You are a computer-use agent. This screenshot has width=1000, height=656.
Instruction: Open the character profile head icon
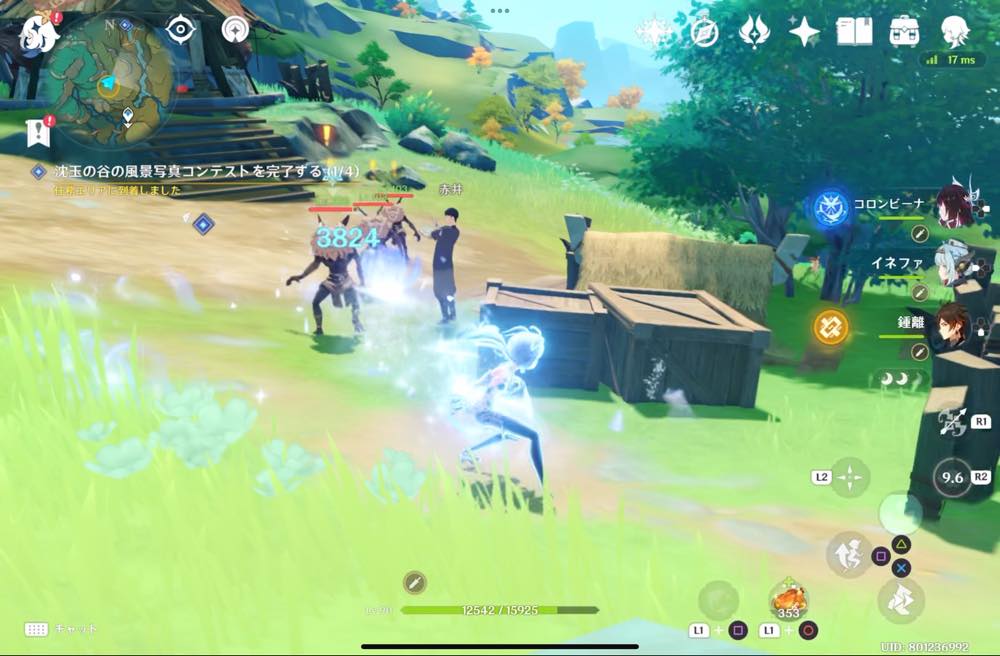[956, 32]
